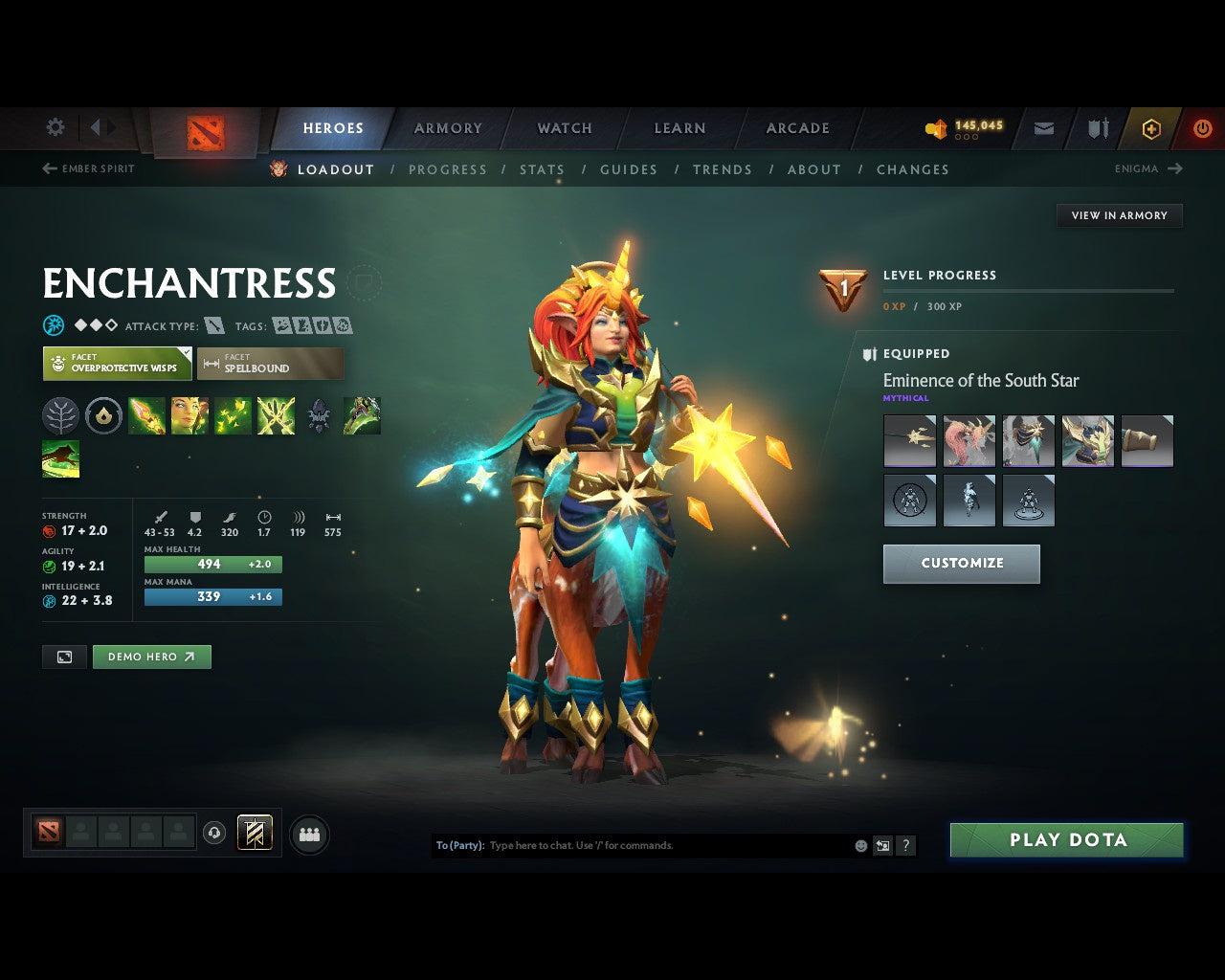Open the chat emoticon picker
1225x980 pixels.
[858, 845]
